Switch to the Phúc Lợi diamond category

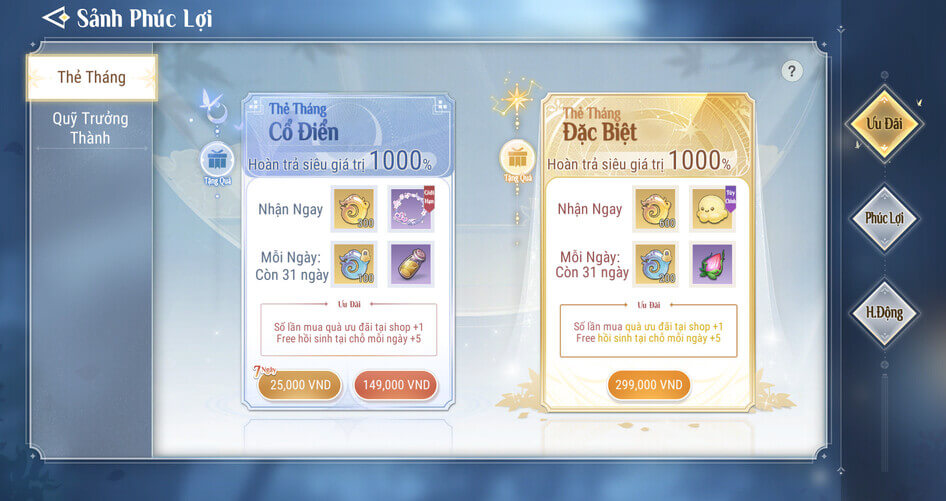click(x=883, y=218)
